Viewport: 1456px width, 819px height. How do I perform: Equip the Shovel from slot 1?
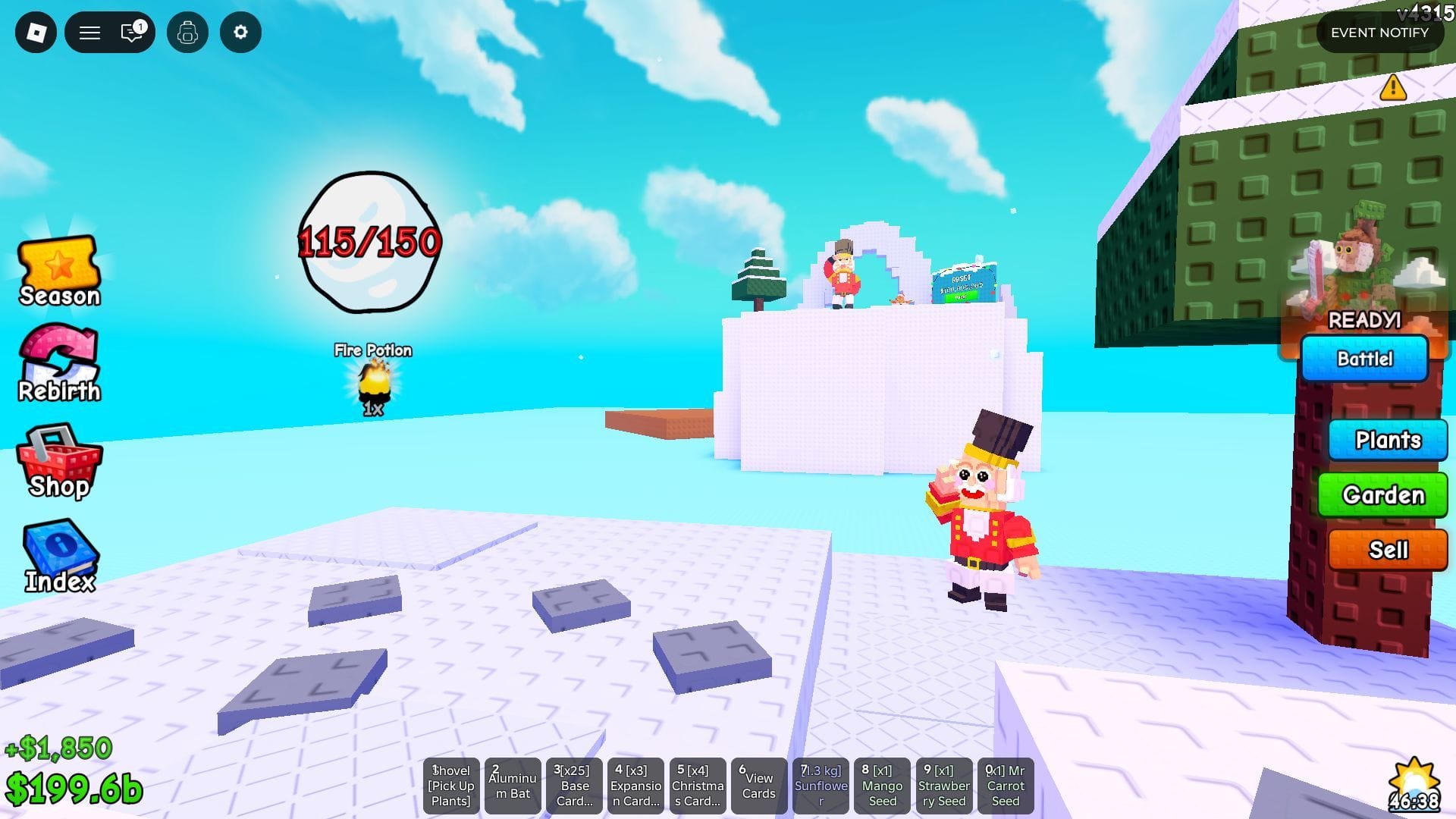coord(451,786)
